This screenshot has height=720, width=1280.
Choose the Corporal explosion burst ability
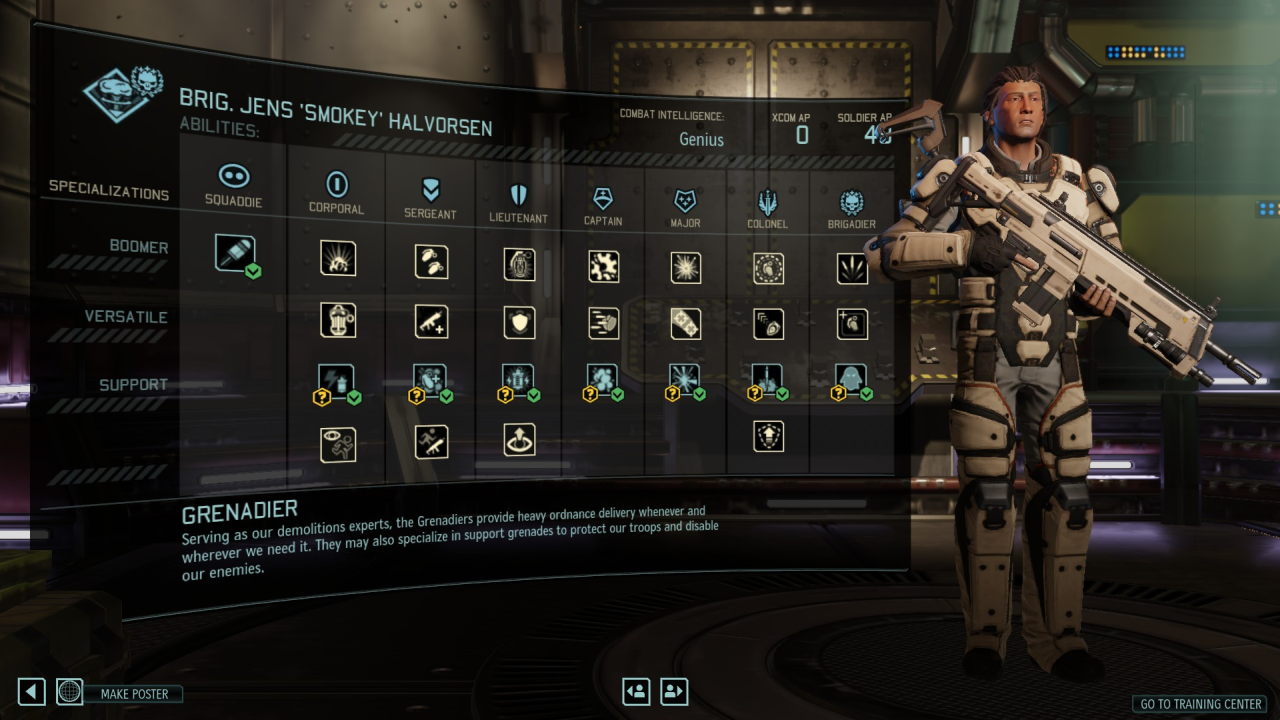click(x=338, y=258)
